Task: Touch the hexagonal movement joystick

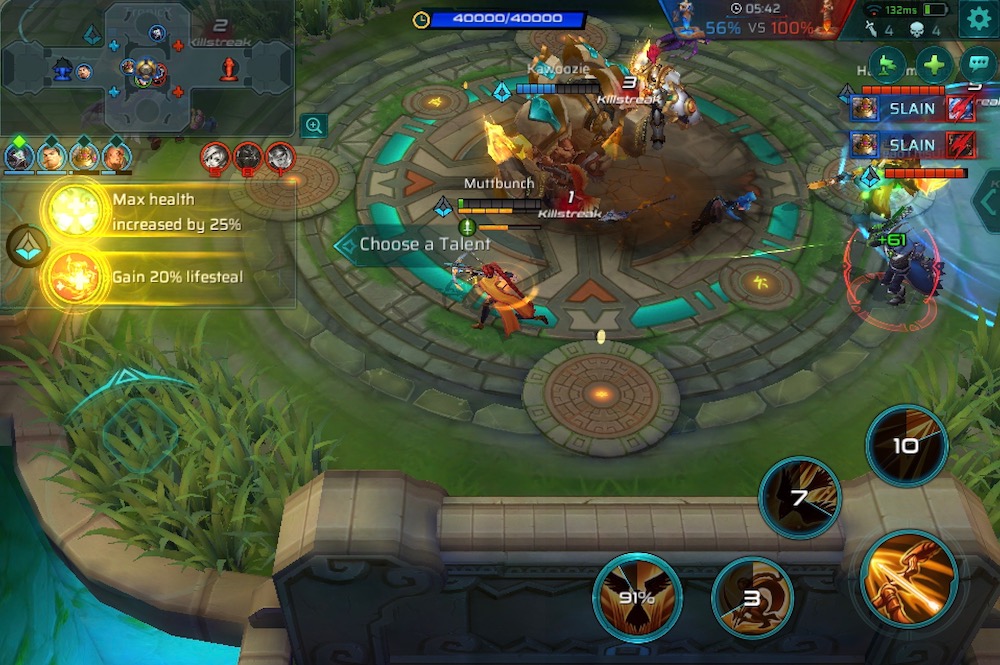Action: (140, 434)
